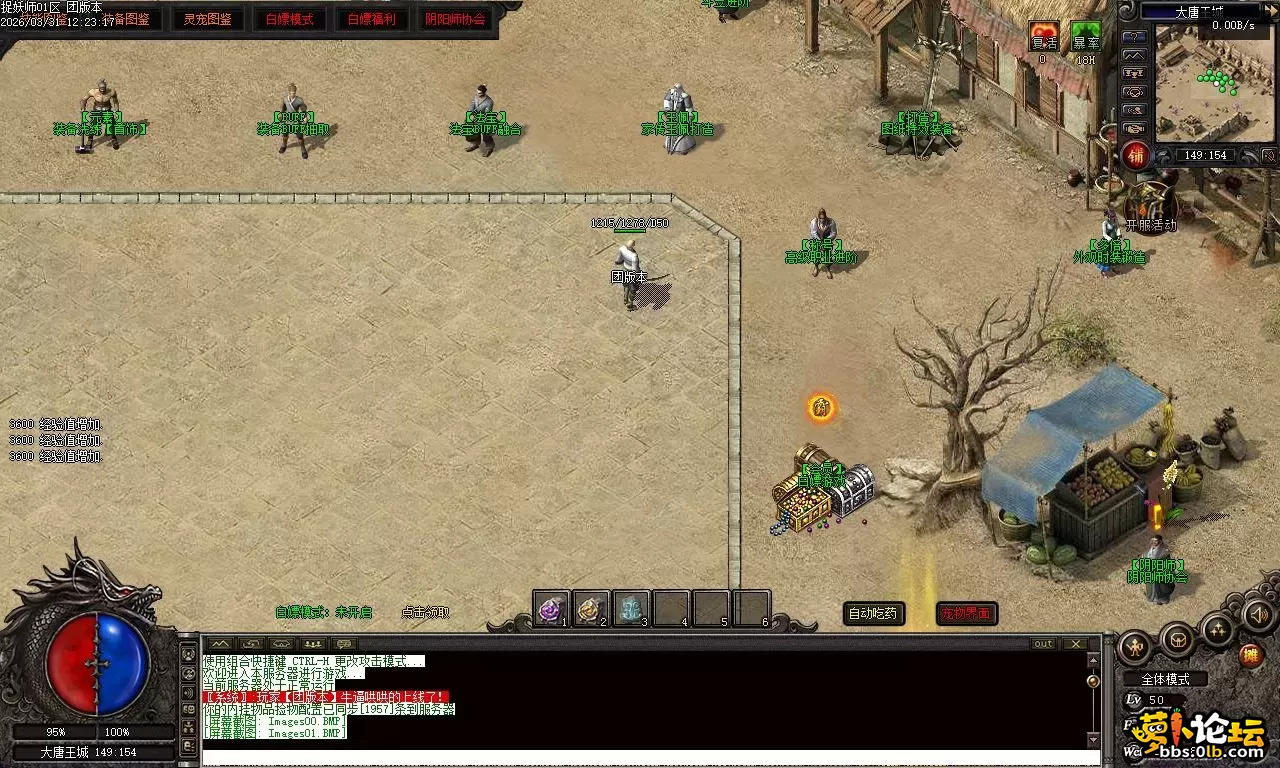Open the orange 摊 stall button
1280x768 pixels.
(x=1249, y=656)
